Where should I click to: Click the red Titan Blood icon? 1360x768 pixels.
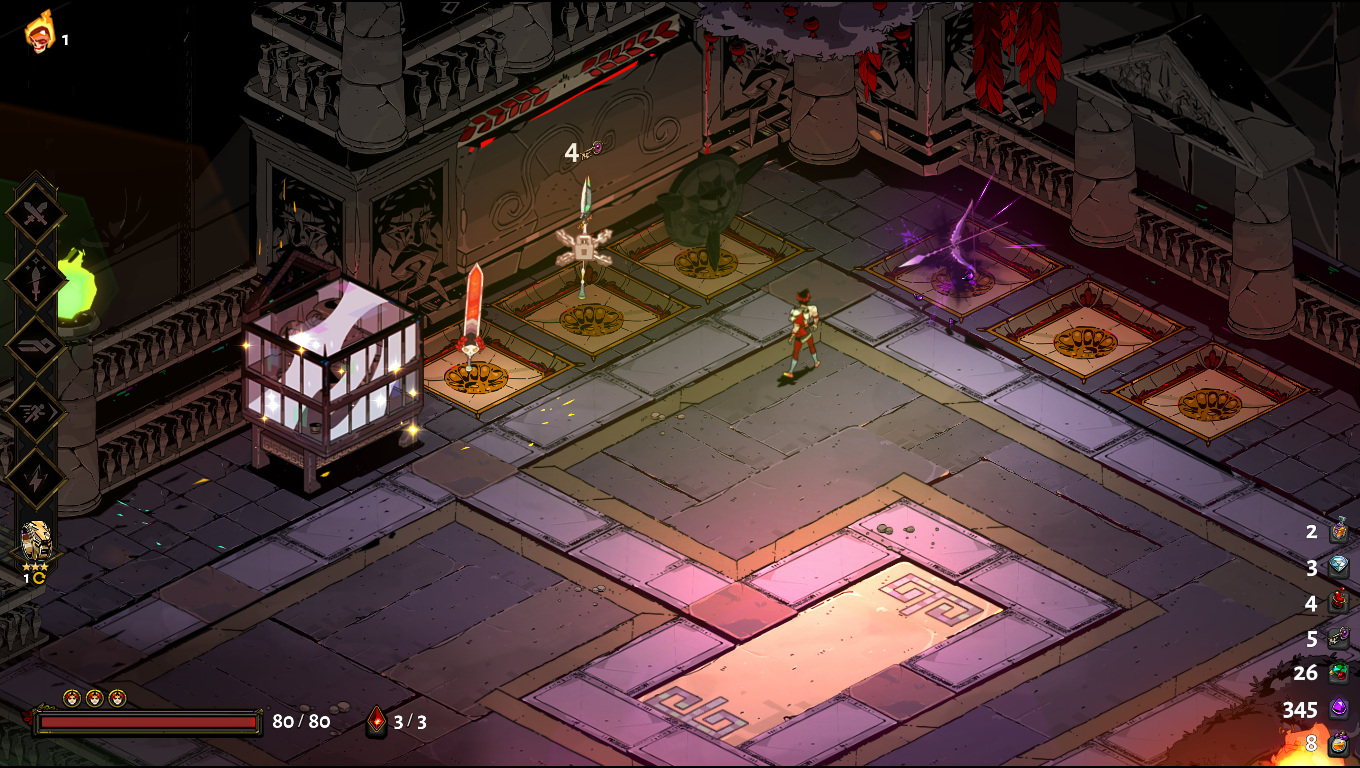point(1339,602)
